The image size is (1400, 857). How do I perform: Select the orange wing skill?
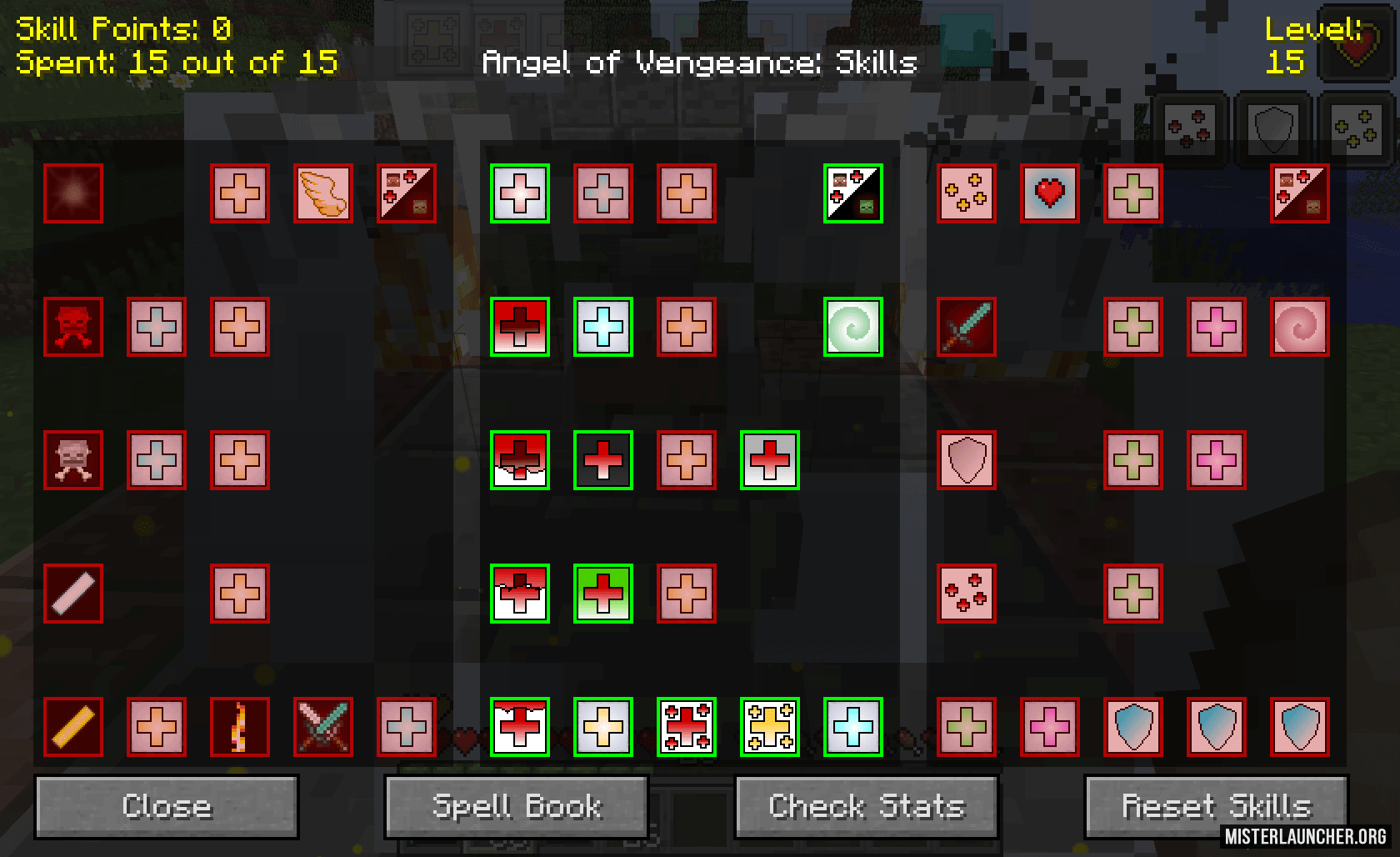click(323, 193)
